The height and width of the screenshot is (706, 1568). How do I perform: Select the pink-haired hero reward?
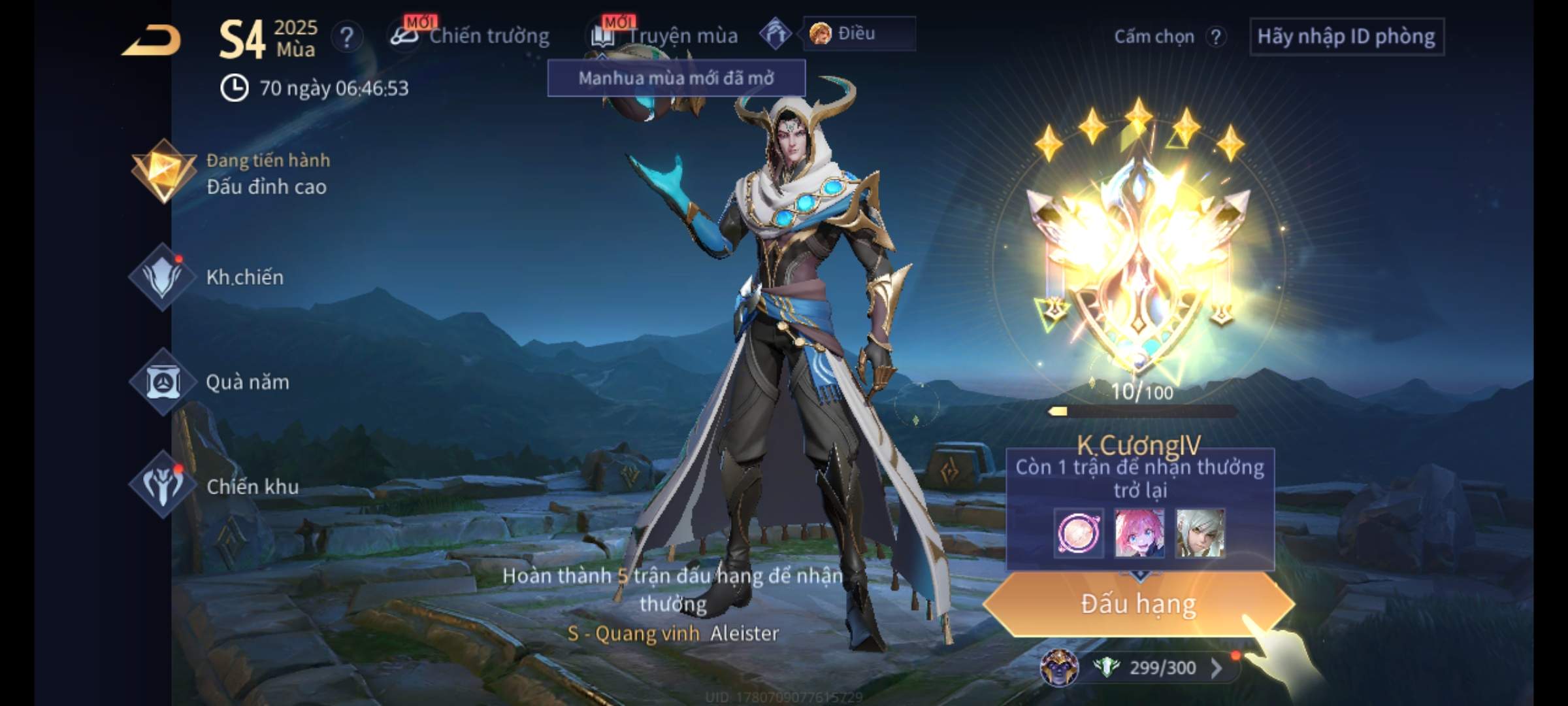click(x=1139, y=533)
